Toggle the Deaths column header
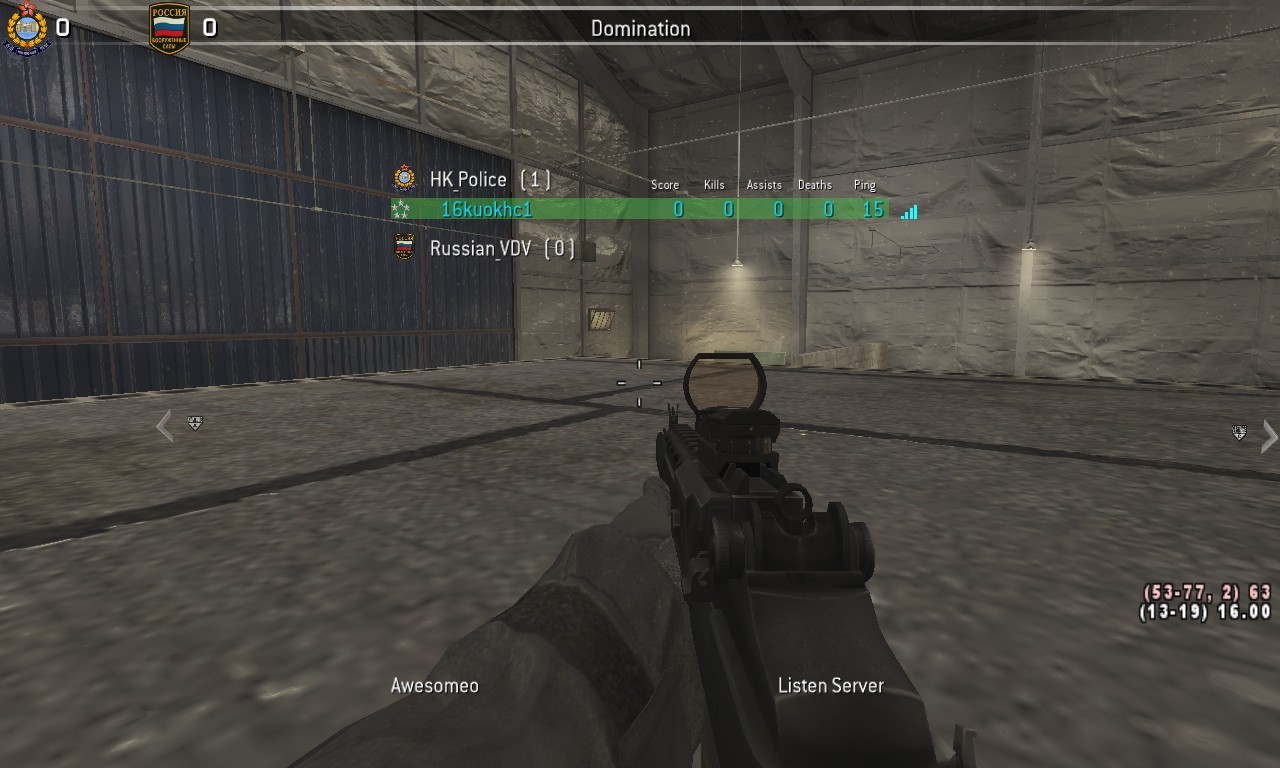The image size is (1280, 768). click(x=814, y=185)
